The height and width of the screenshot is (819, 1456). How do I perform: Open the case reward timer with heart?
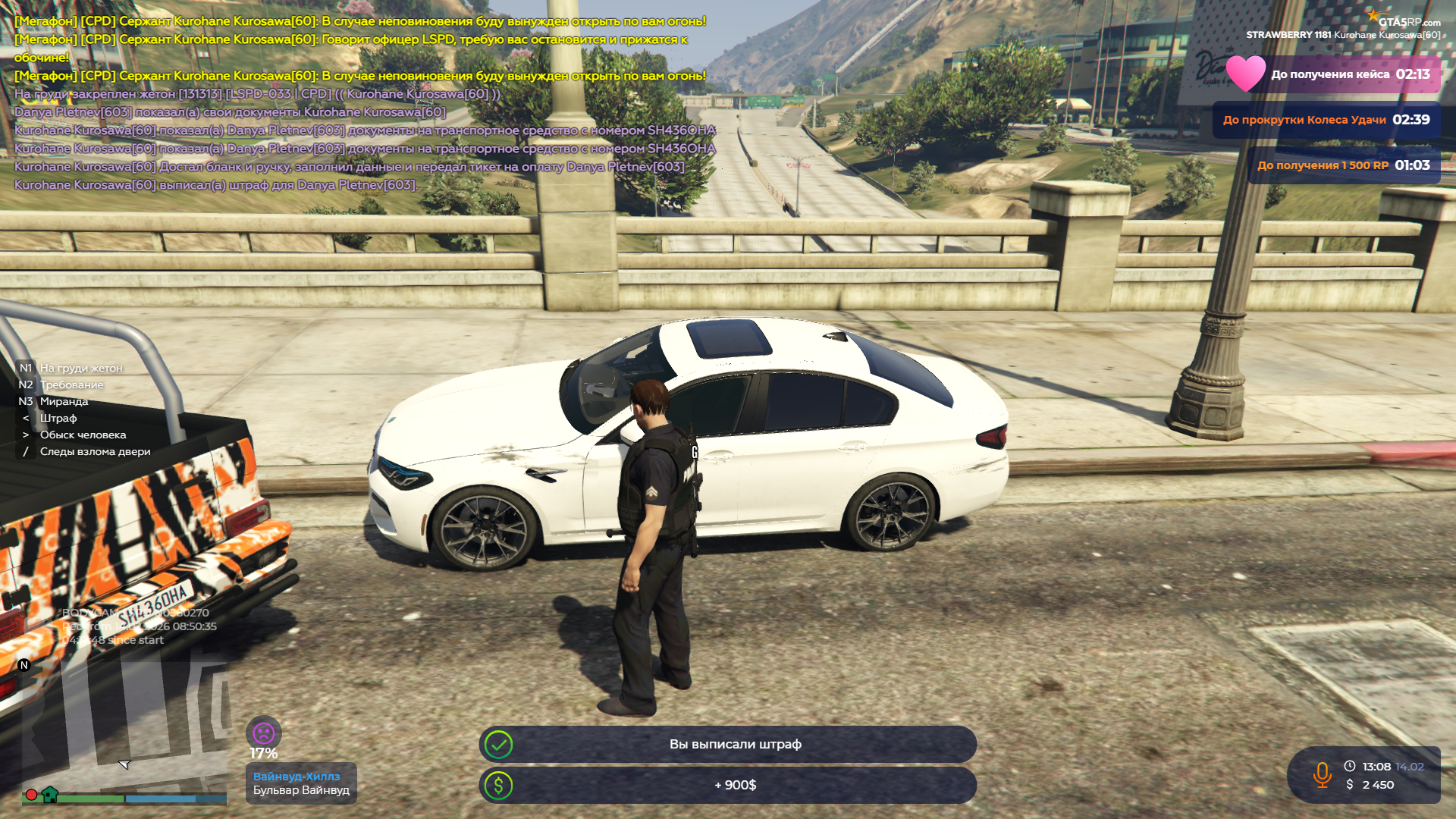point(1335,74)
